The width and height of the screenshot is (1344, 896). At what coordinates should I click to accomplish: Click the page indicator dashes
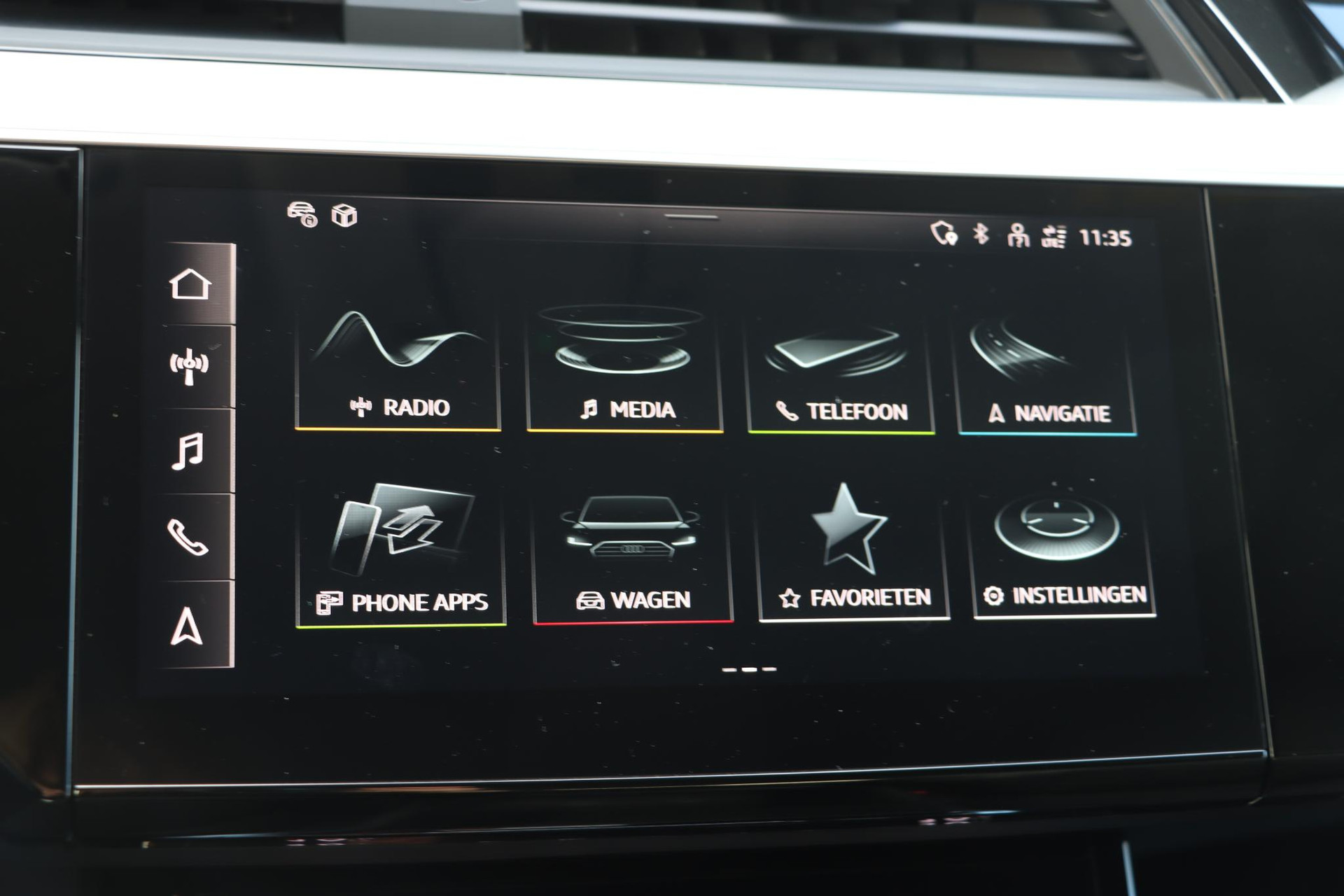point(749,669)
